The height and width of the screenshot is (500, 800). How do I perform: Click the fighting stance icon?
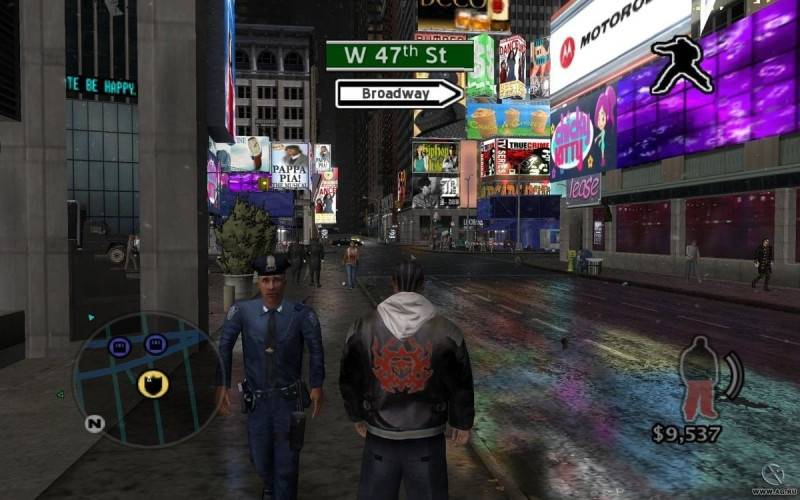click(681, 66)
